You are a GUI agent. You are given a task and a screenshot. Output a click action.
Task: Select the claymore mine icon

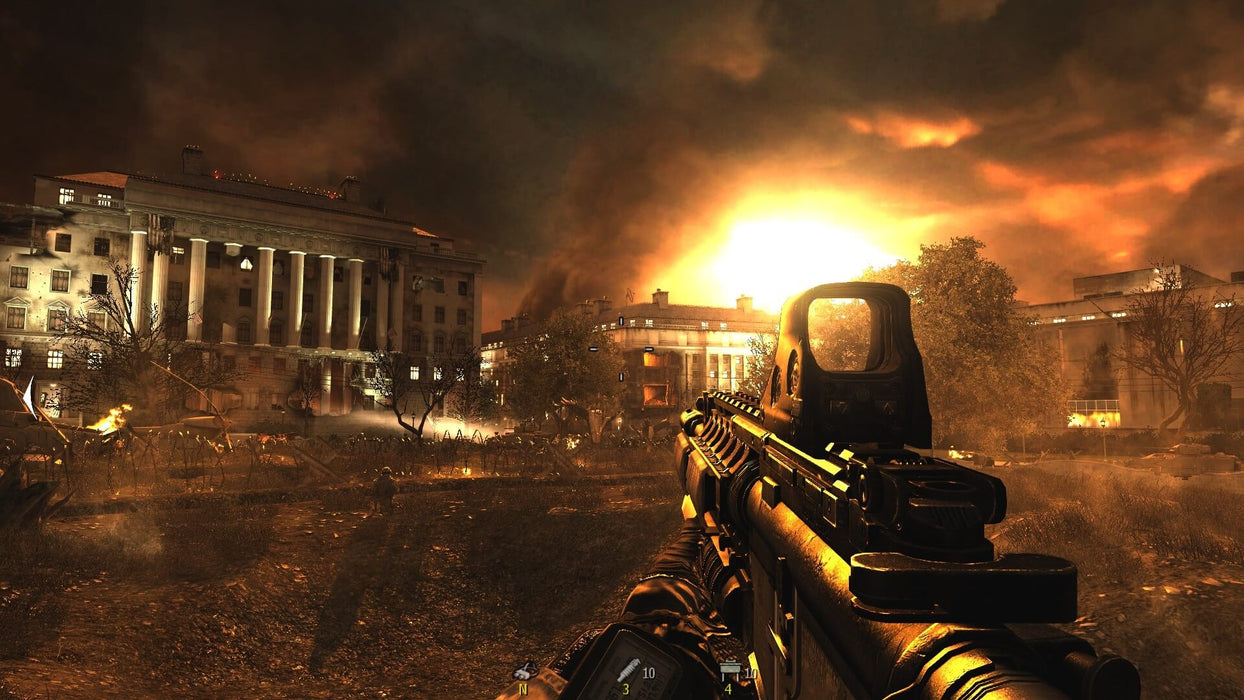point(729,672)
